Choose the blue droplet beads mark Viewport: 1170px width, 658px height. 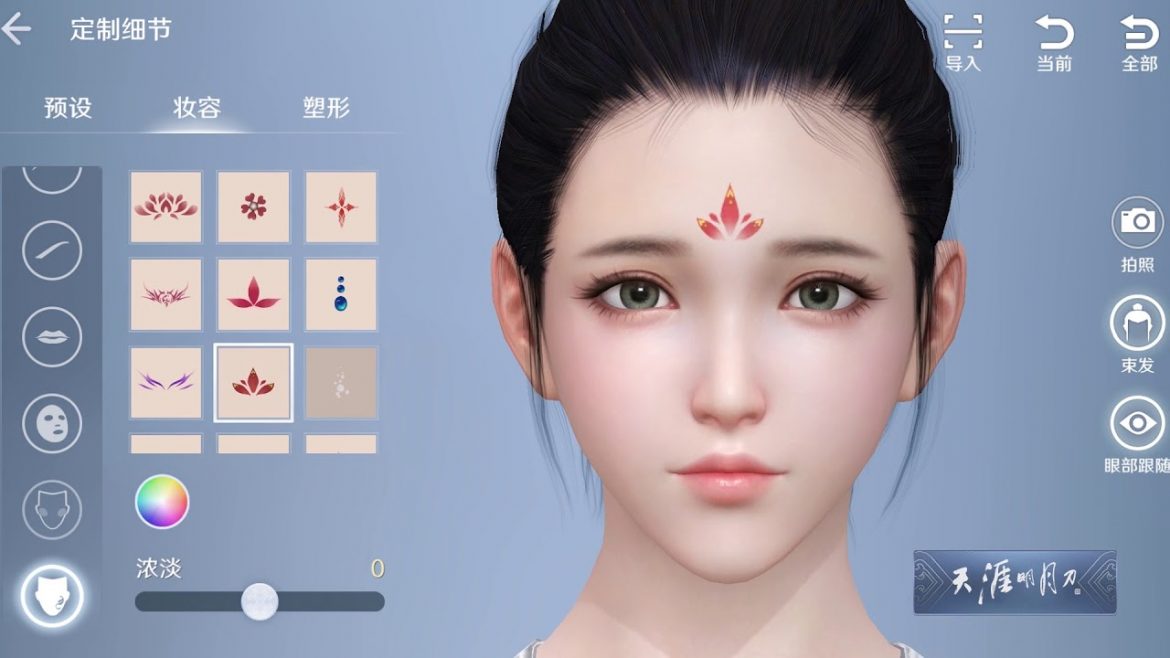[x=341, y=295]
